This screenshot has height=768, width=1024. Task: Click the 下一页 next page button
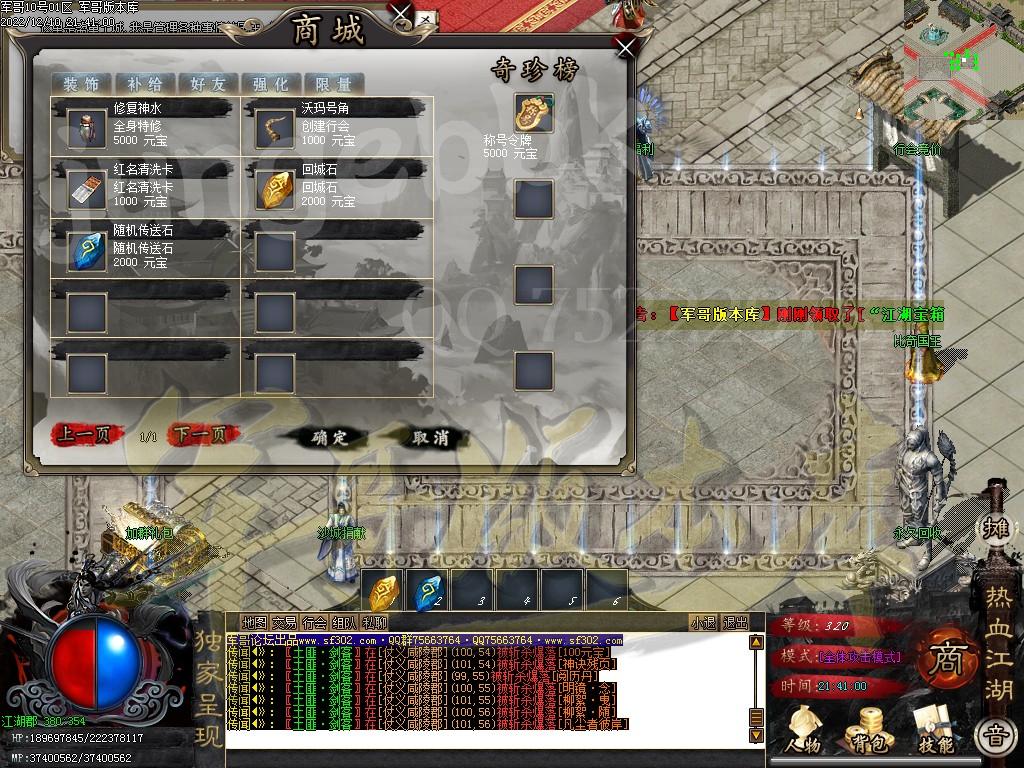click(x=204, y=435)
